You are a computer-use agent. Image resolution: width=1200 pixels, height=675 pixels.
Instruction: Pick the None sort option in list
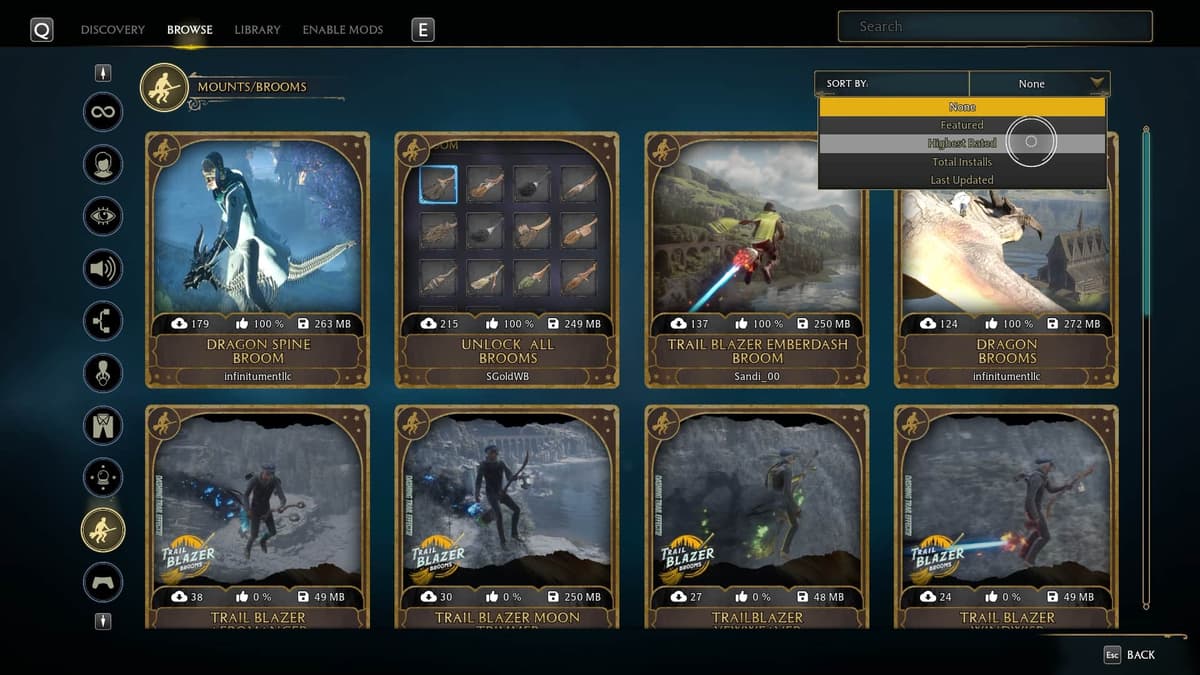click(x=962, y=107)
